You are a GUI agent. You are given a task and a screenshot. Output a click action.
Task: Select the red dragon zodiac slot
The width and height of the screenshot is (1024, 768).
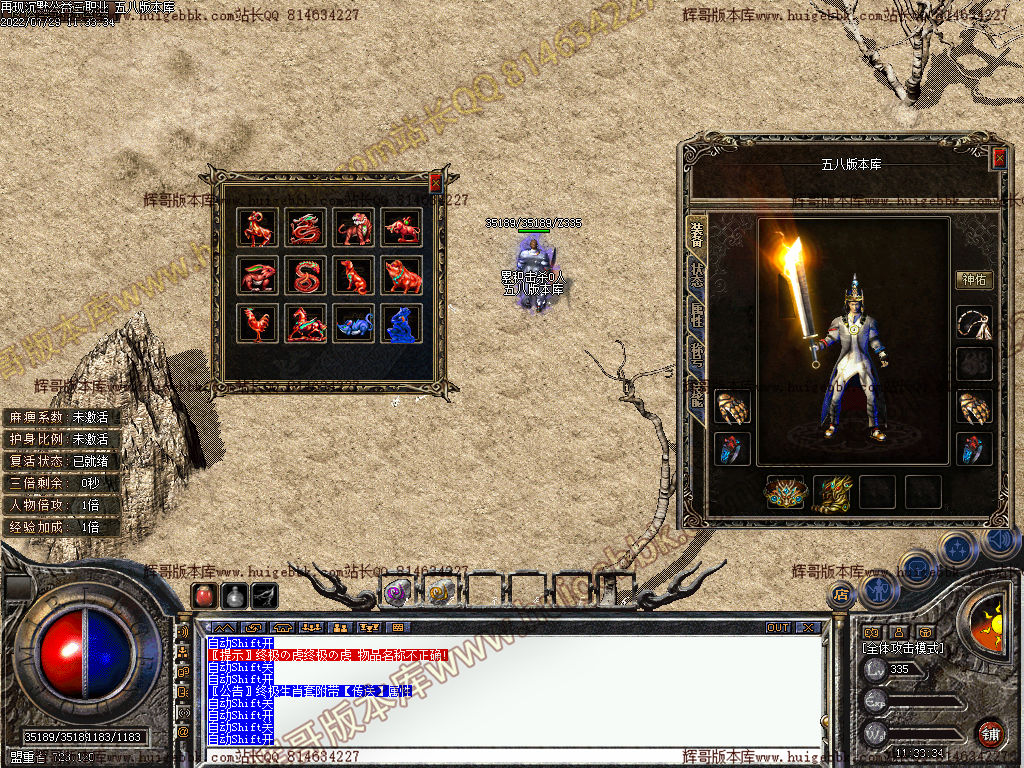point(307,228)
